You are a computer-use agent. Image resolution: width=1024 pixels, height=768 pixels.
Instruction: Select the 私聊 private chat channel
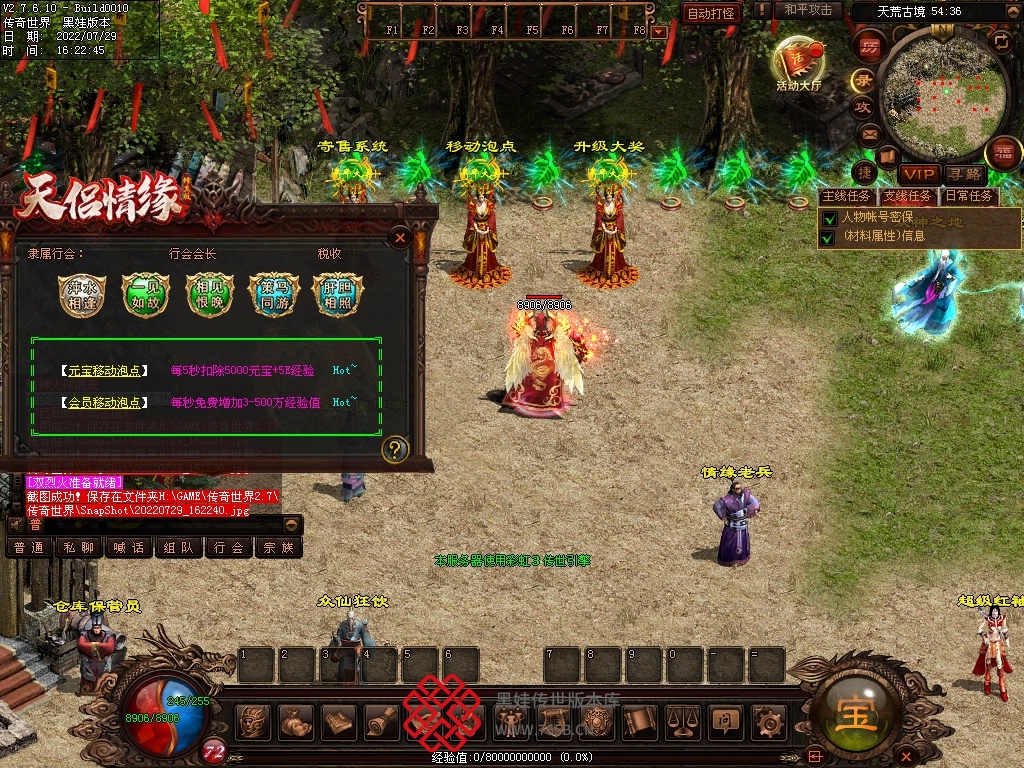click(x=79, y=548)
